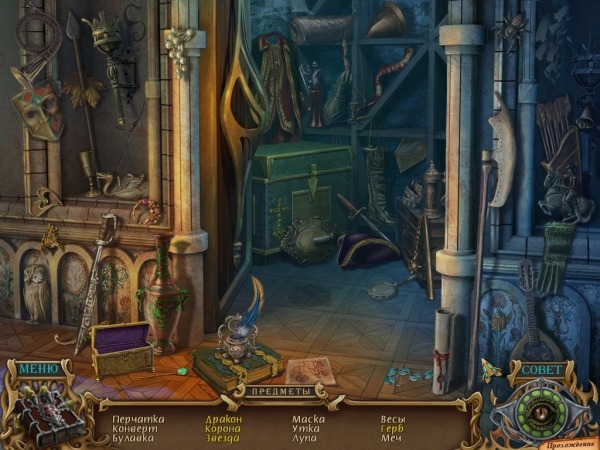Open the journal book with red gem
The height and width of the screenshot is (450, 600).
[x=43, y=410]
